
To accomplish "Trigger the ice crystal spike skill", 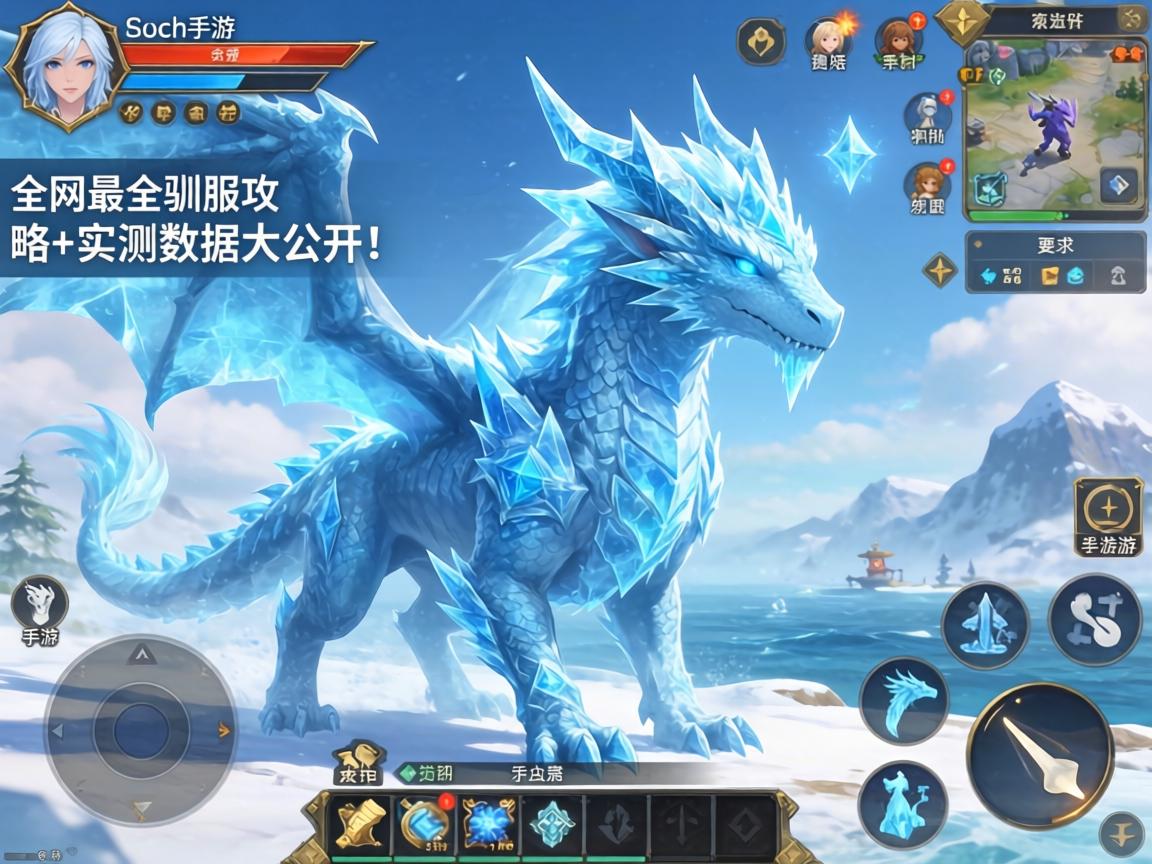I will [985, 625].
